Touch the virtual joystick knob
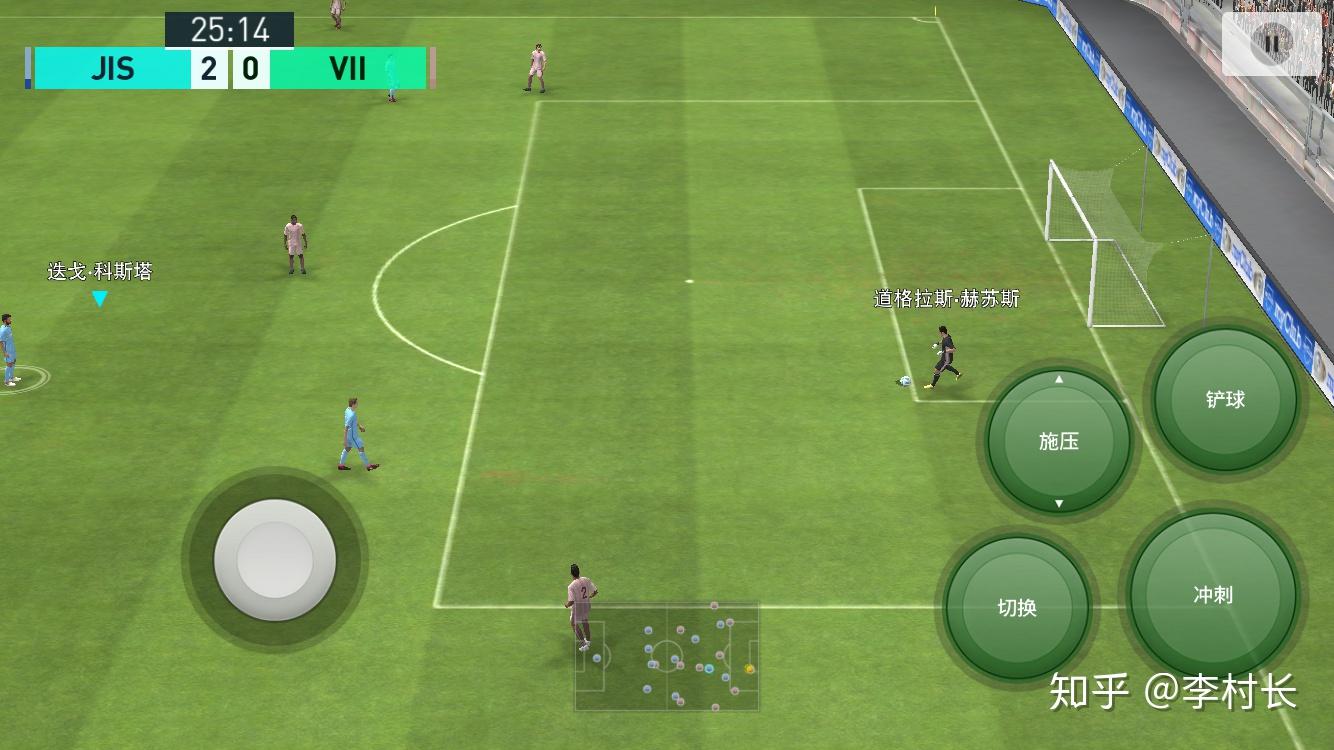Image resolution: width=1334 pixels, height=750 pixels. pyautogui.click(x=275, y=560)
